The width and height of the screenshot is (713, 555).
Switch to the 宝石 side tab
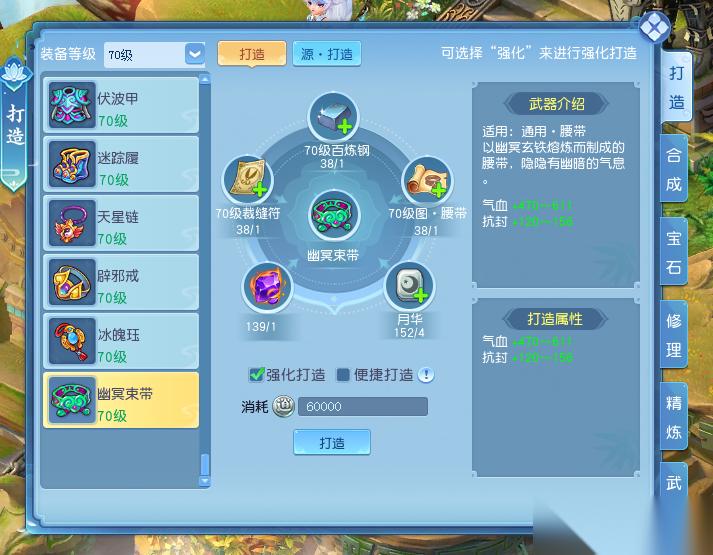[x=674, y=254]
